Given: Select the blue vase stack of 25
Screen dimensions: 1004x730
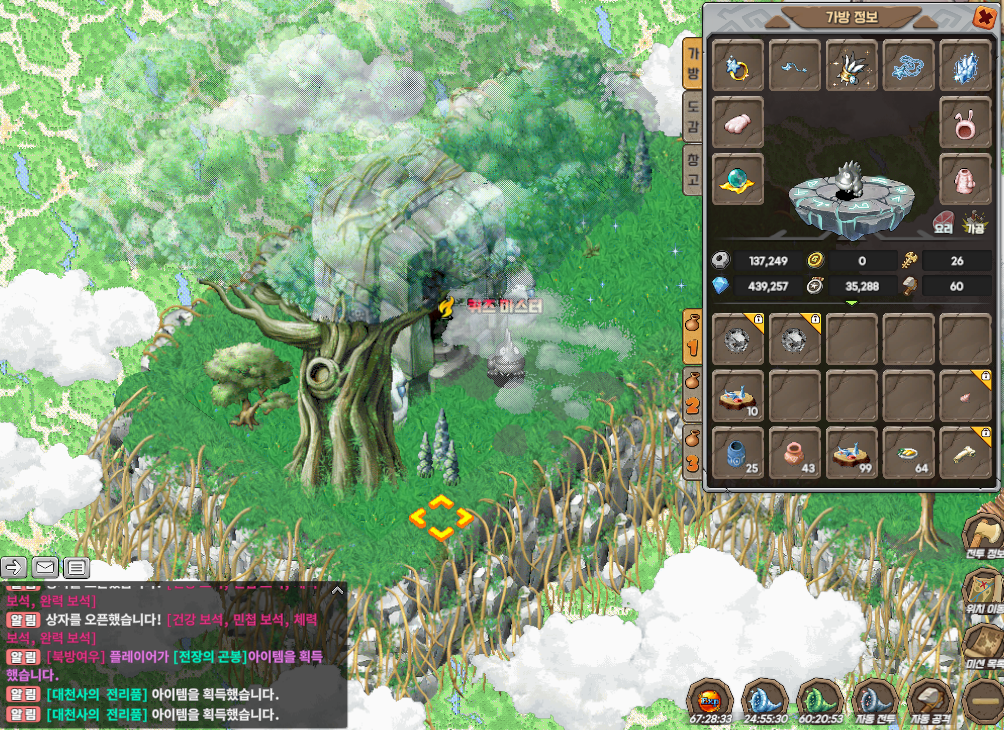Looking at the screenshot, I should coord(739,452).
